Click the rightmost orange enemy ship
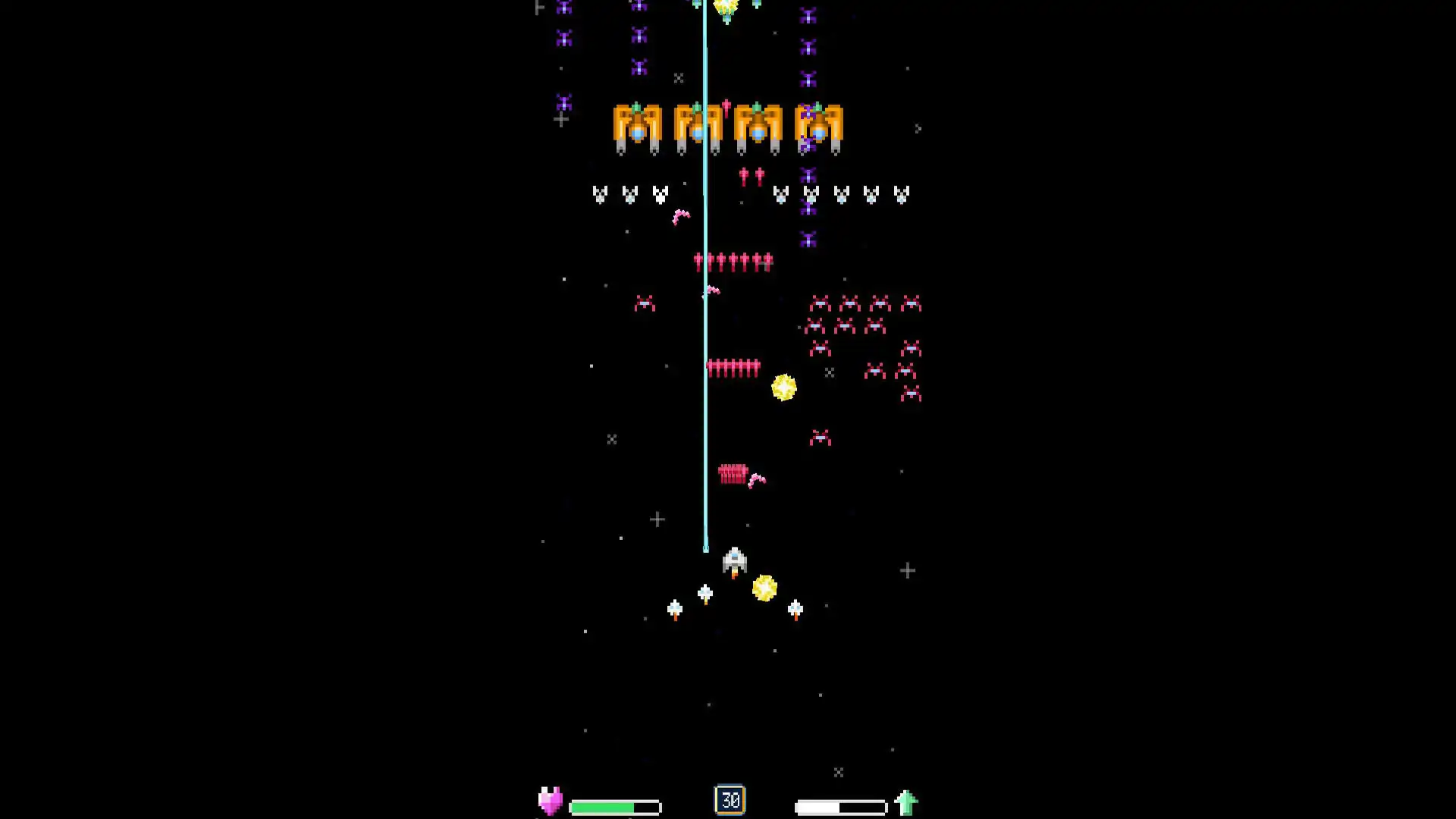The height and width of the screenshot is (819, 1456). [819, 127]
